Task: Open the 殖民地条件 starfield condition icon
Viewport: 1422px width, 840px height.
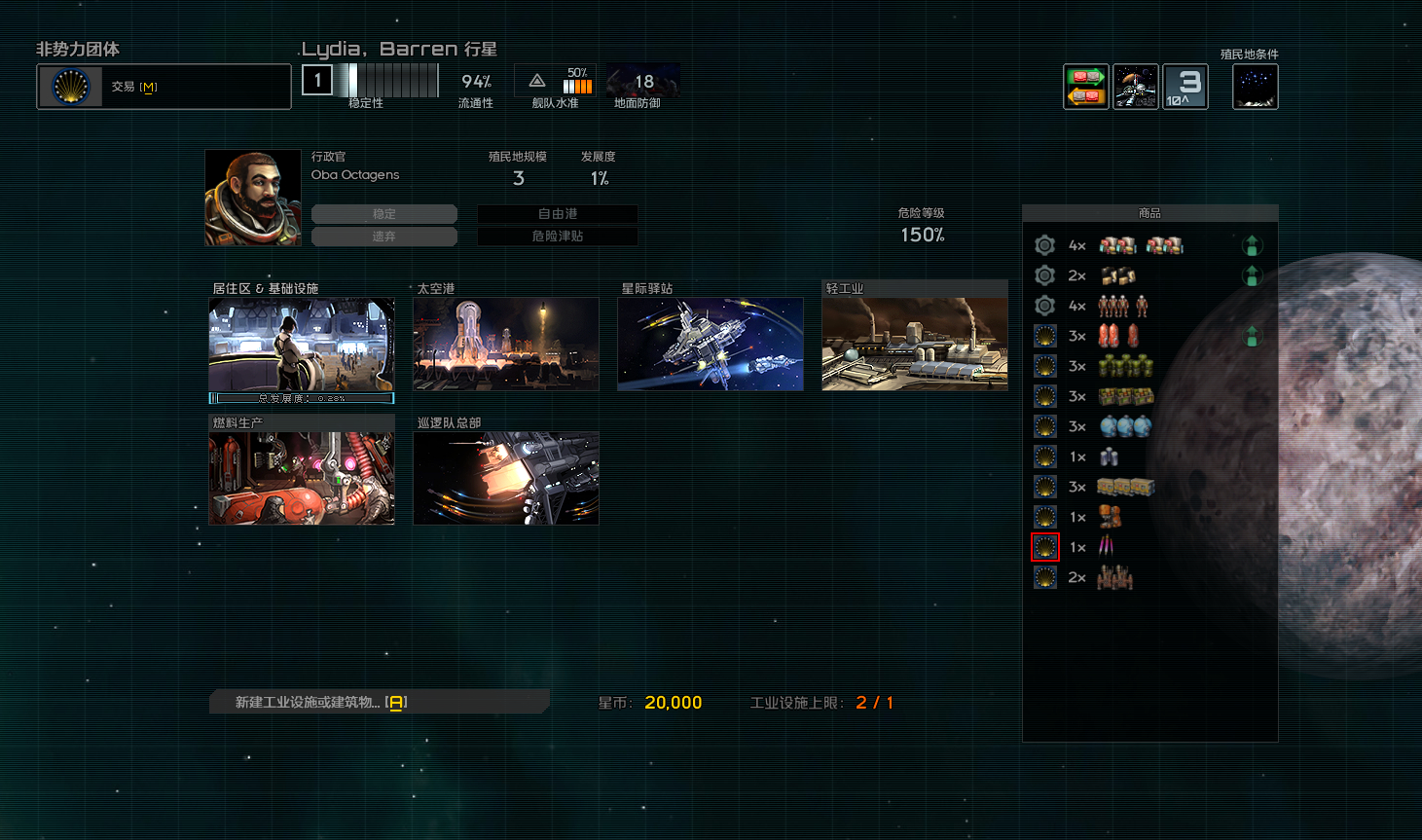Action: 1256,88
